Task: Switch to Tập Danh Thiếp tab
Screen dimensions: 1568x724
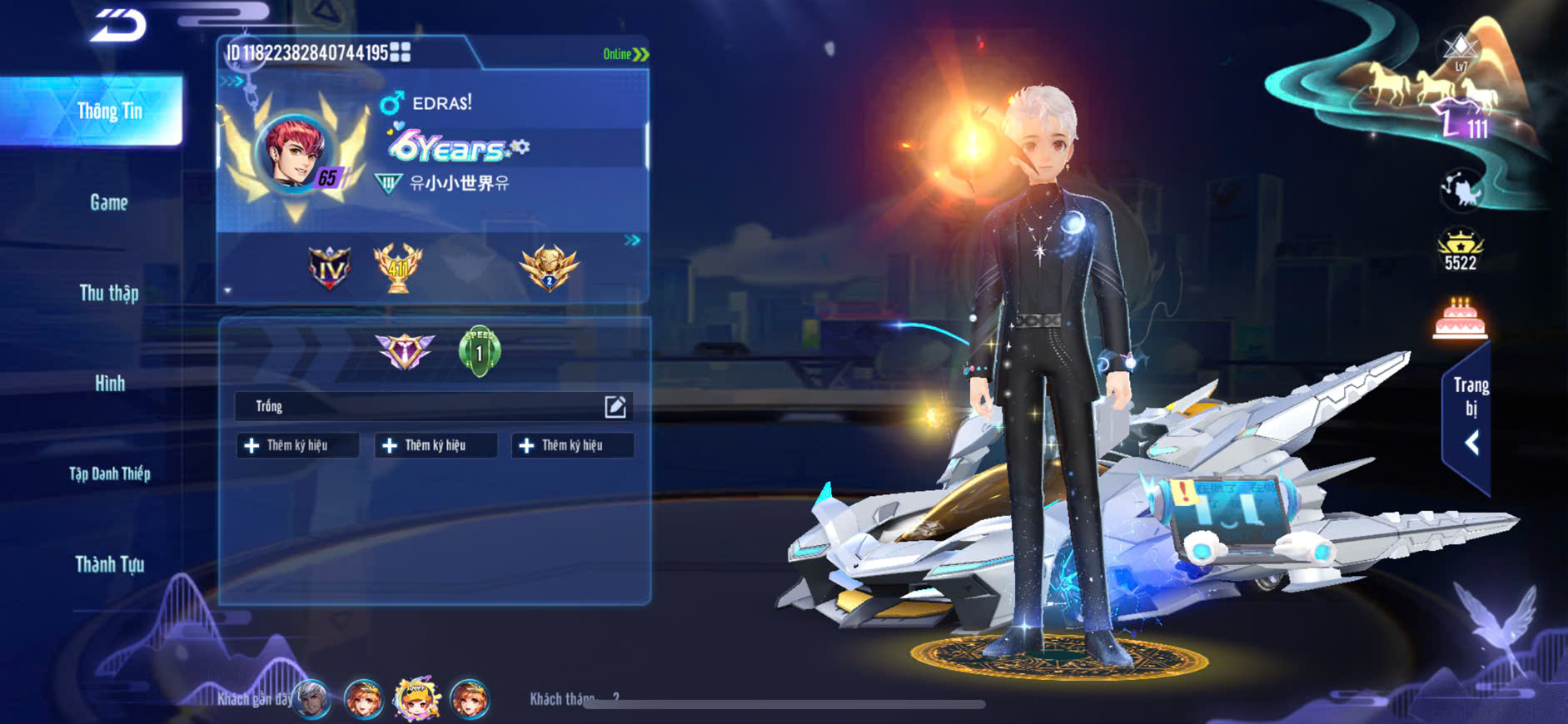Action: click(x=109, y=474)
